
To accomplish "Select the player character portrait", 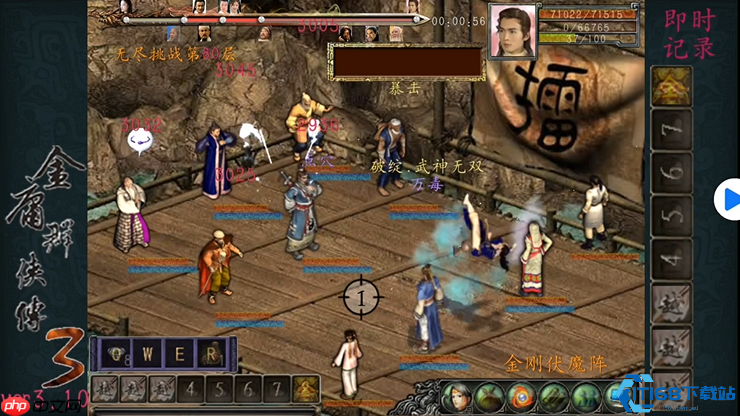I will 512,32.
